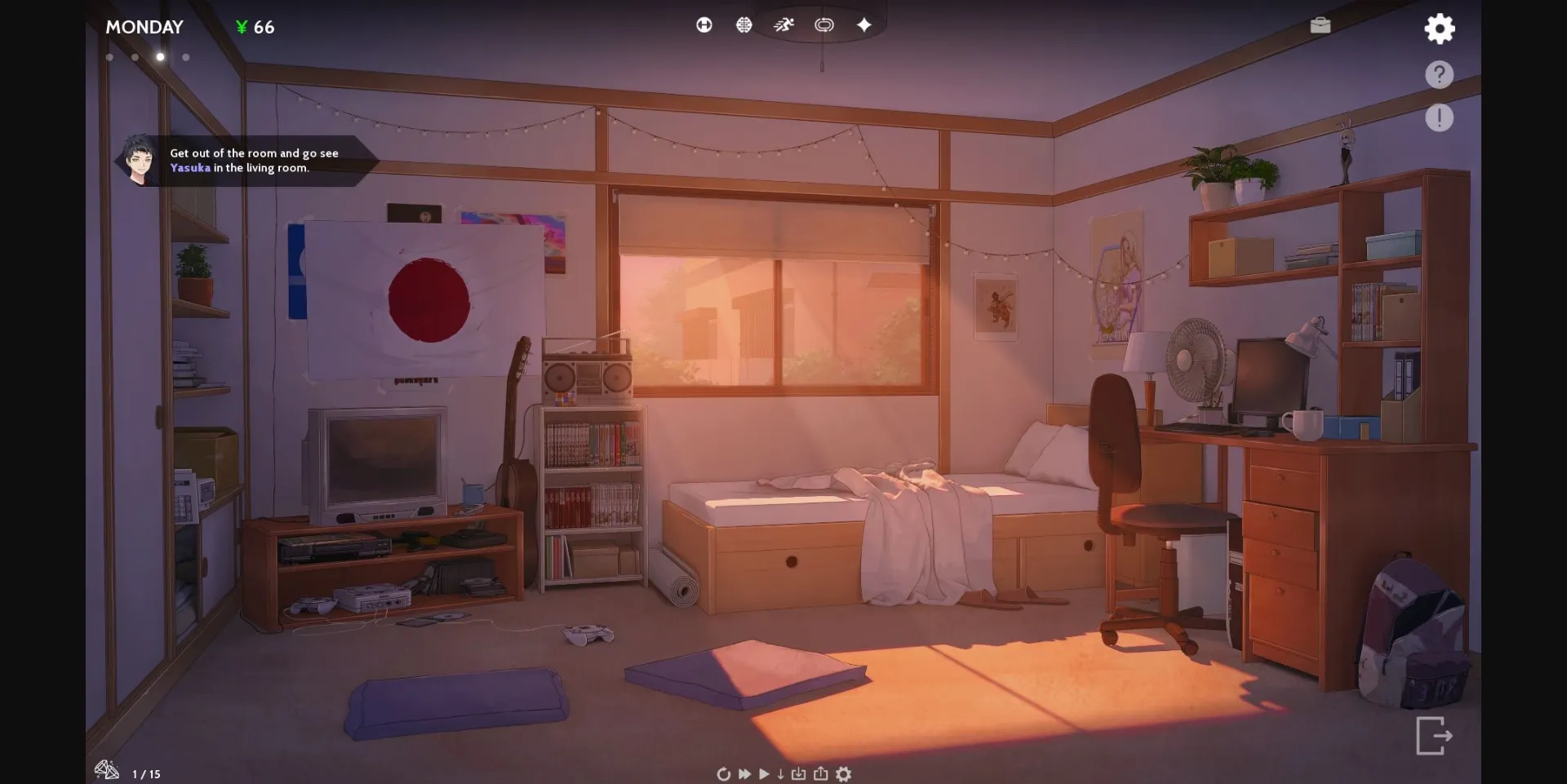Enable skip mode with the fast-forward icon
Screen dimensions: 1567x784
click(x=744, y=773)
